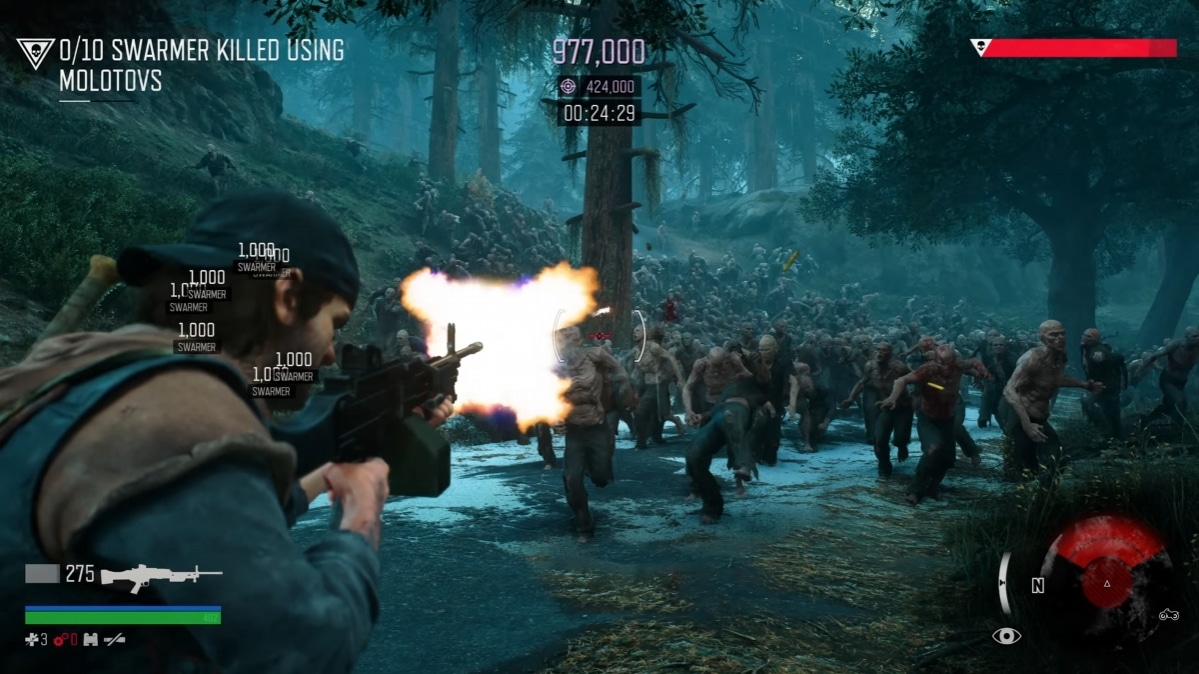Click the curved noise meter gauge
The image size is (1199, 674).
click(1003, 583)
